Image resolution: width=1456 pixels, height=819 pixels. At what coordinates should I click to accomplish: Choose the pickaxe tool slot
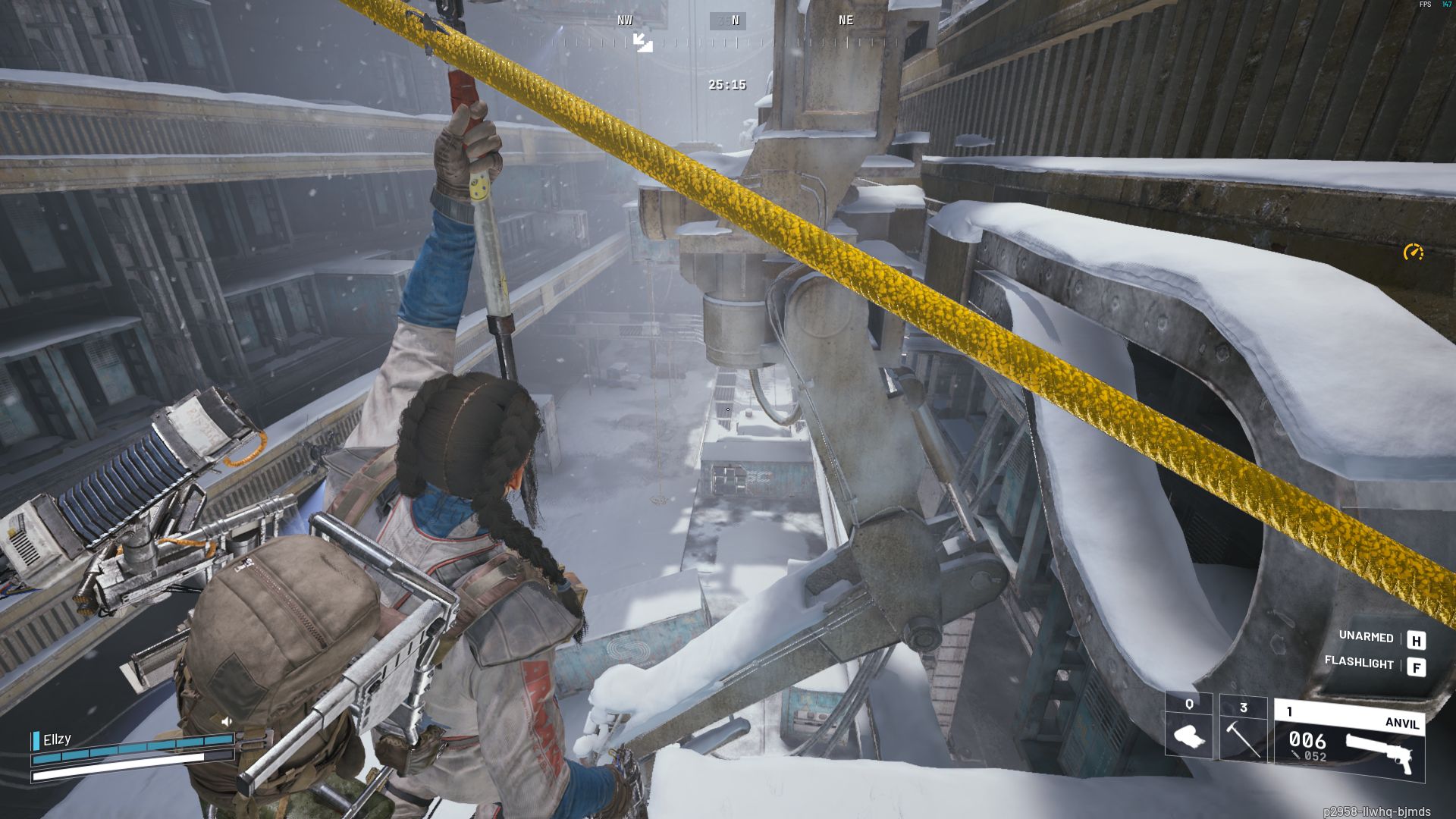[1243, 727]
